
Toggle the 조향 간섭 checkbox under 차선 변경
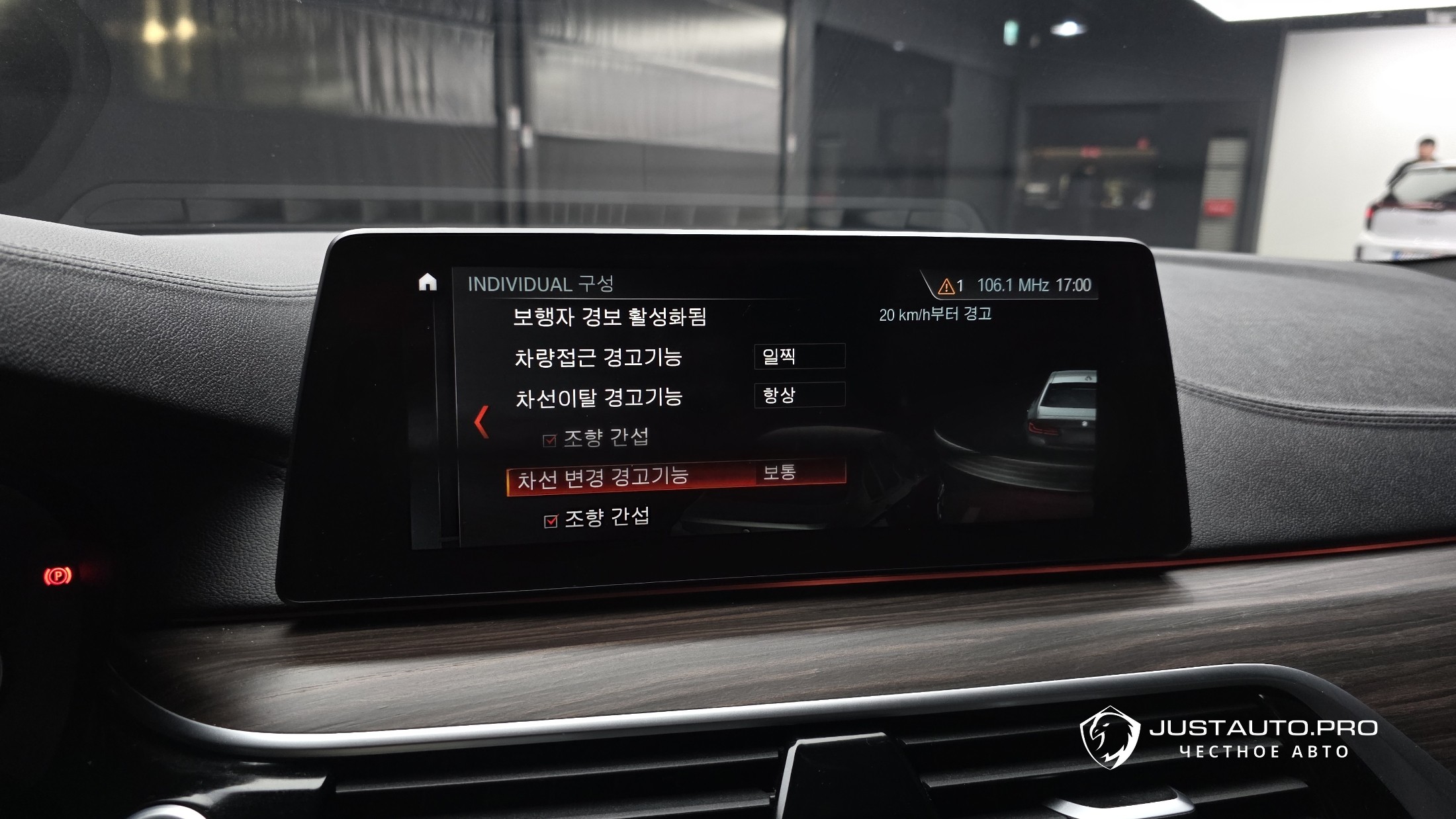(551, 521)
